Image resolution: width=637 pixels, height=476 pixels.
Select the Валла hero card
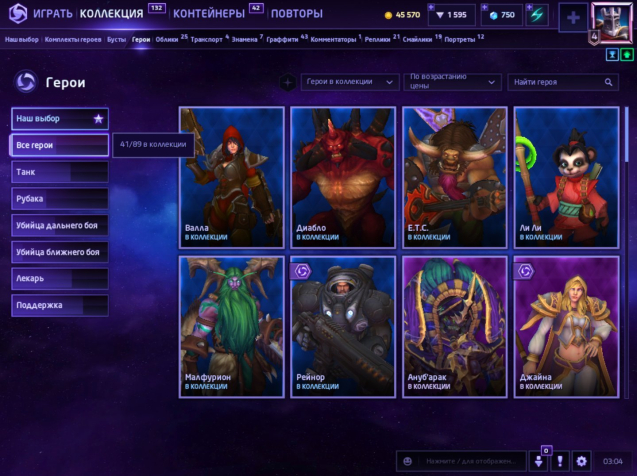pos(230,177)
